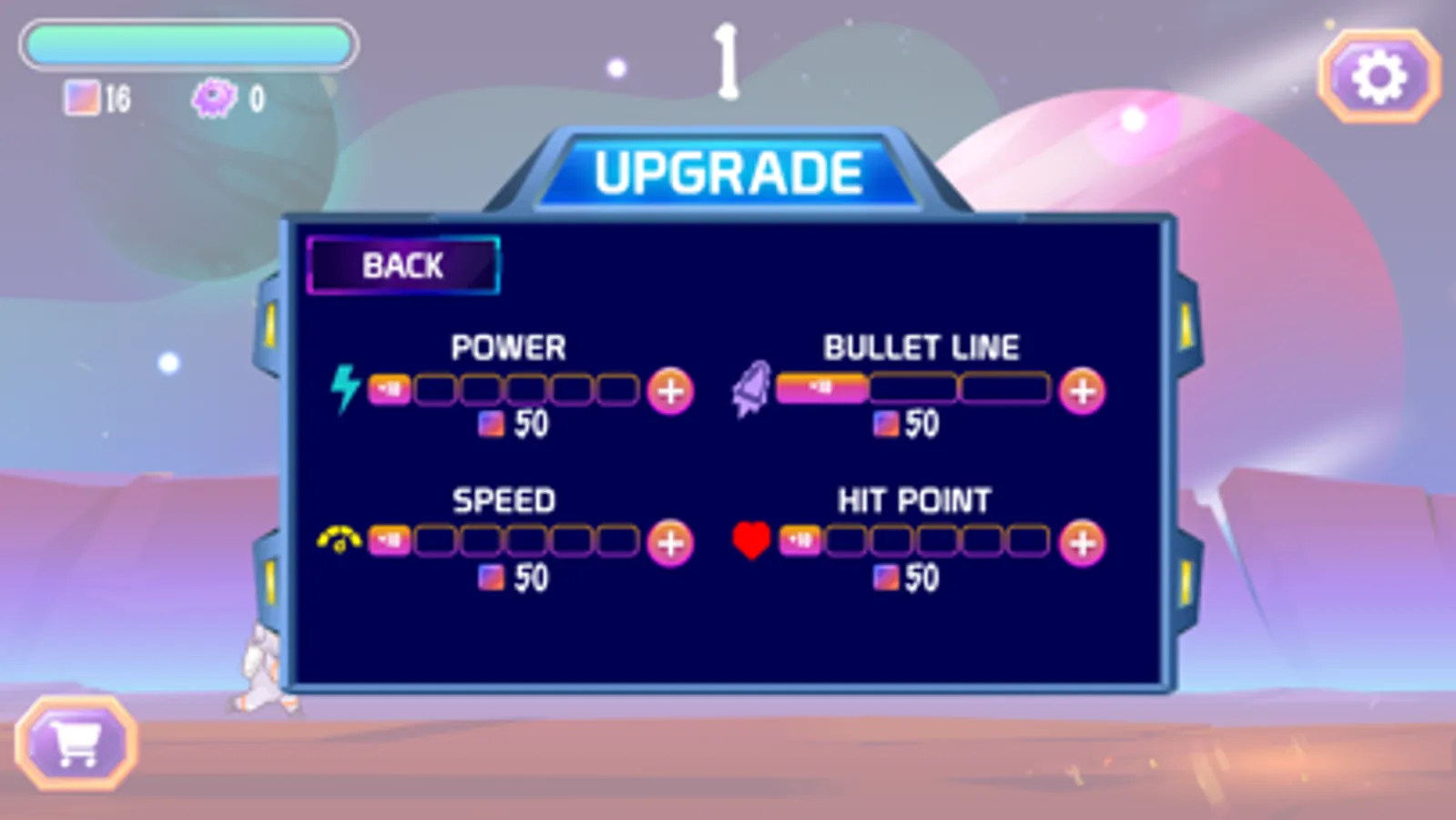
Task: Upgrade Hit Point with its plus button
Action: tap(1083, 544)
